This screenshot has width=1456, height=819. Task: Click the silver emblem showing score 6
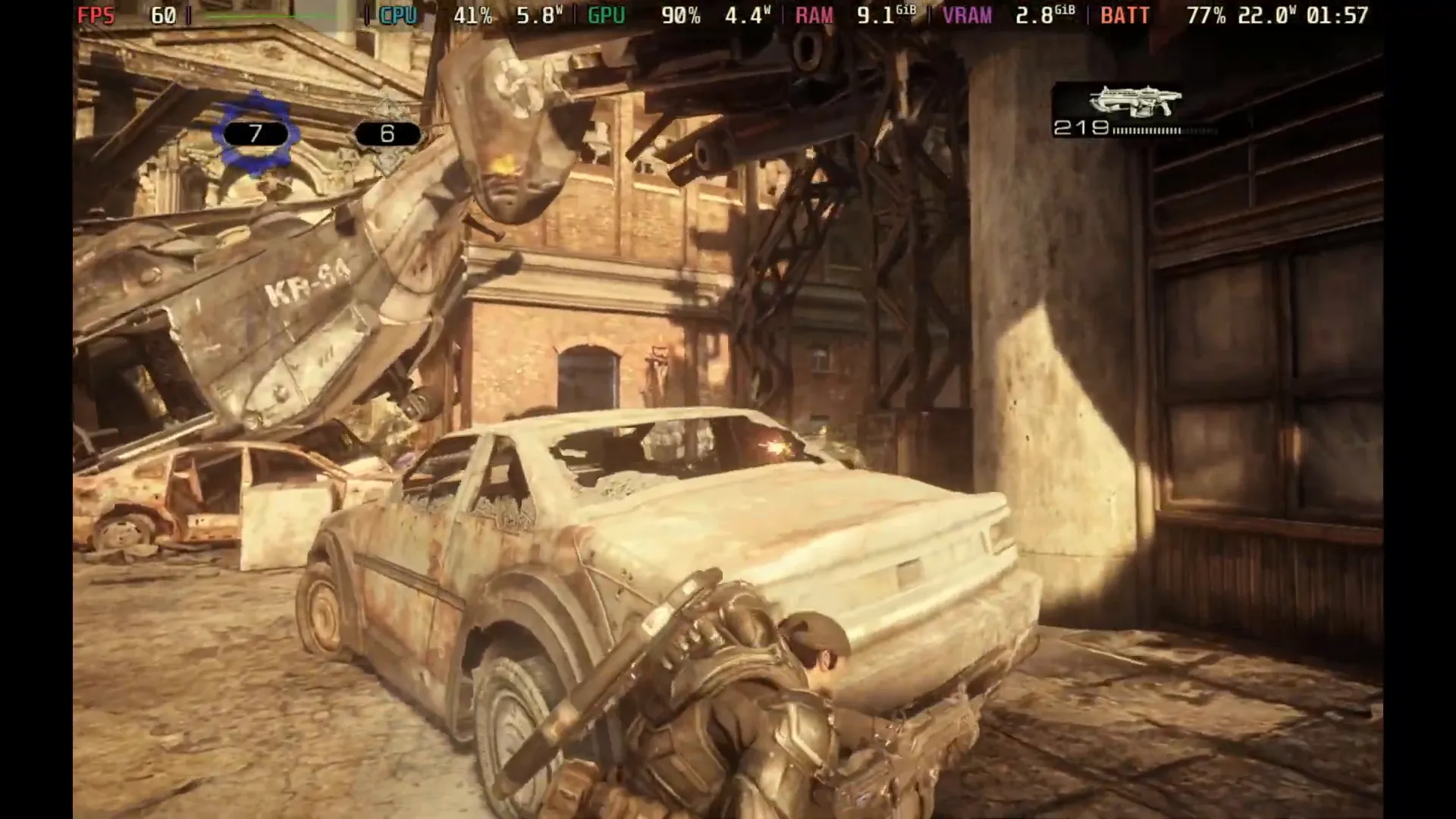click(x=388, y=134)
